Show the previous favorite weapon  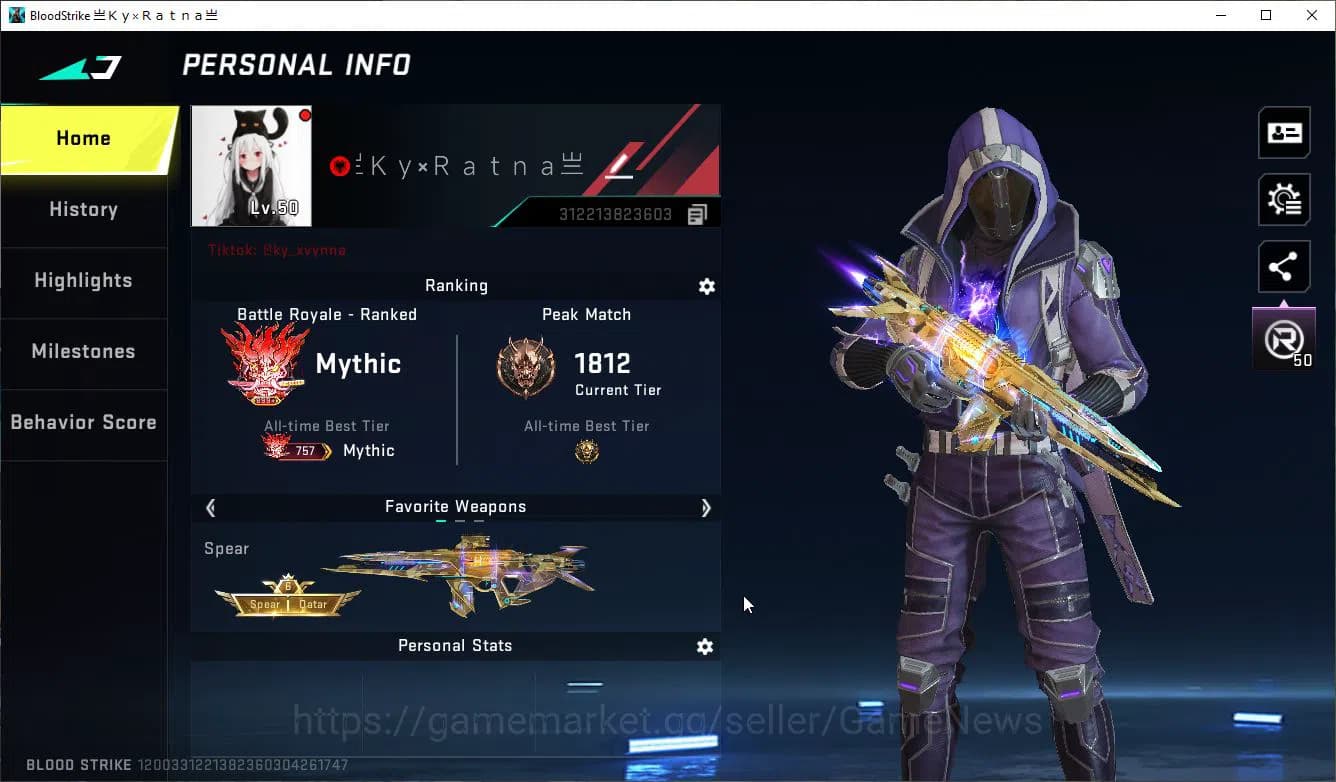tap(210, 508)
